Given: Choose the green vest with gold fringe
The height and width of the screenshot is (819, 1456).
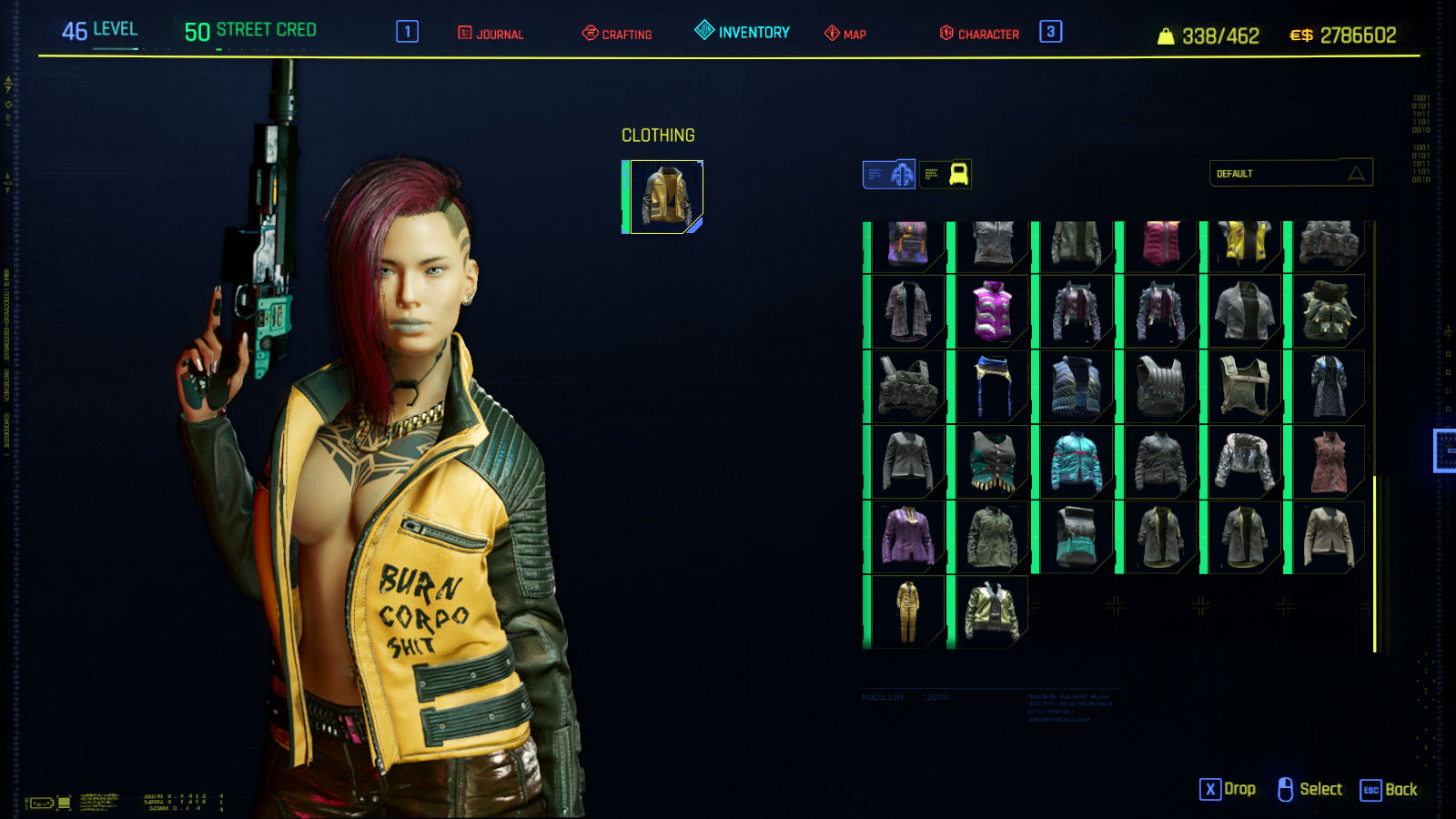Looking at the screenshot, I should click(x=992, y=462).
